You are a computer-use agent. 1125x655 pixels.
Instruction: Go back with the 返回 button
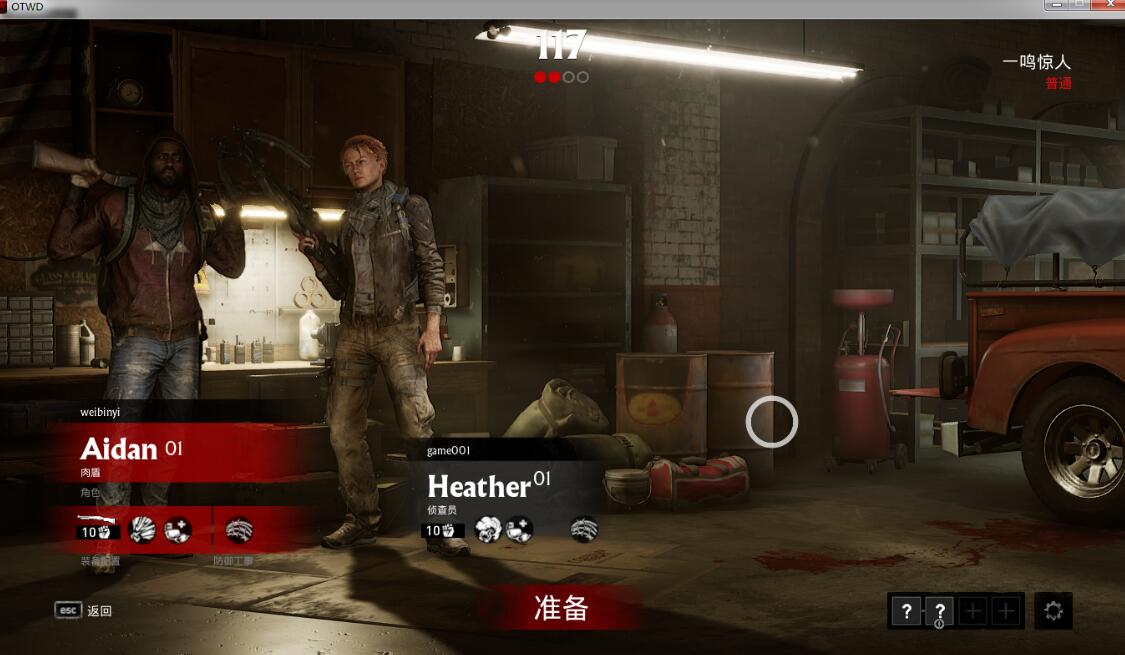pyautogui.click(x=84, y=610)
